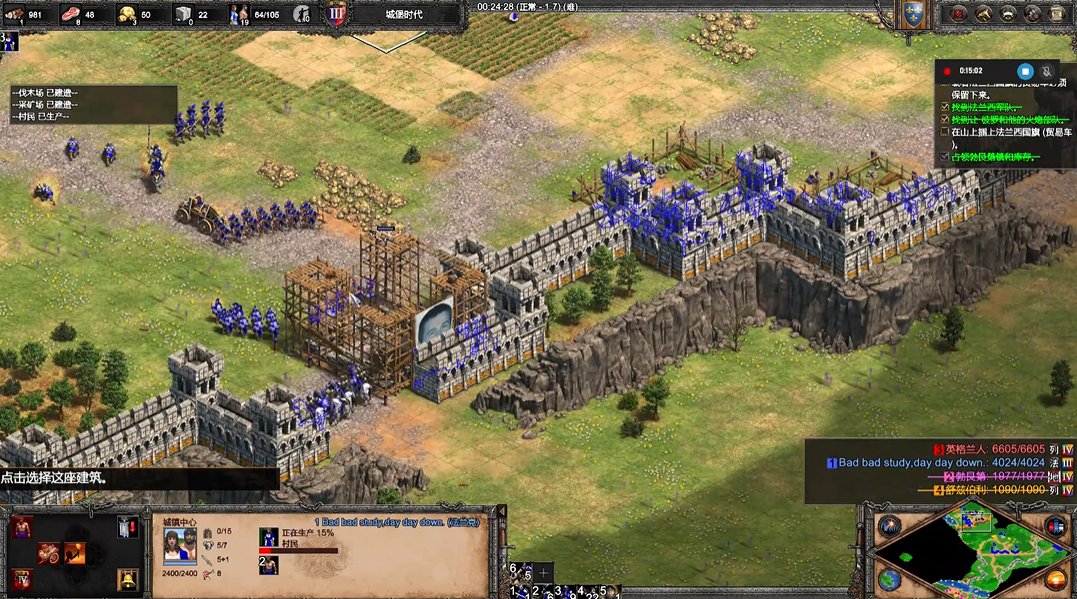Click the fleur-de-lis civilization shield
This screenshot has width=1077, height=599.
point(911,14)
